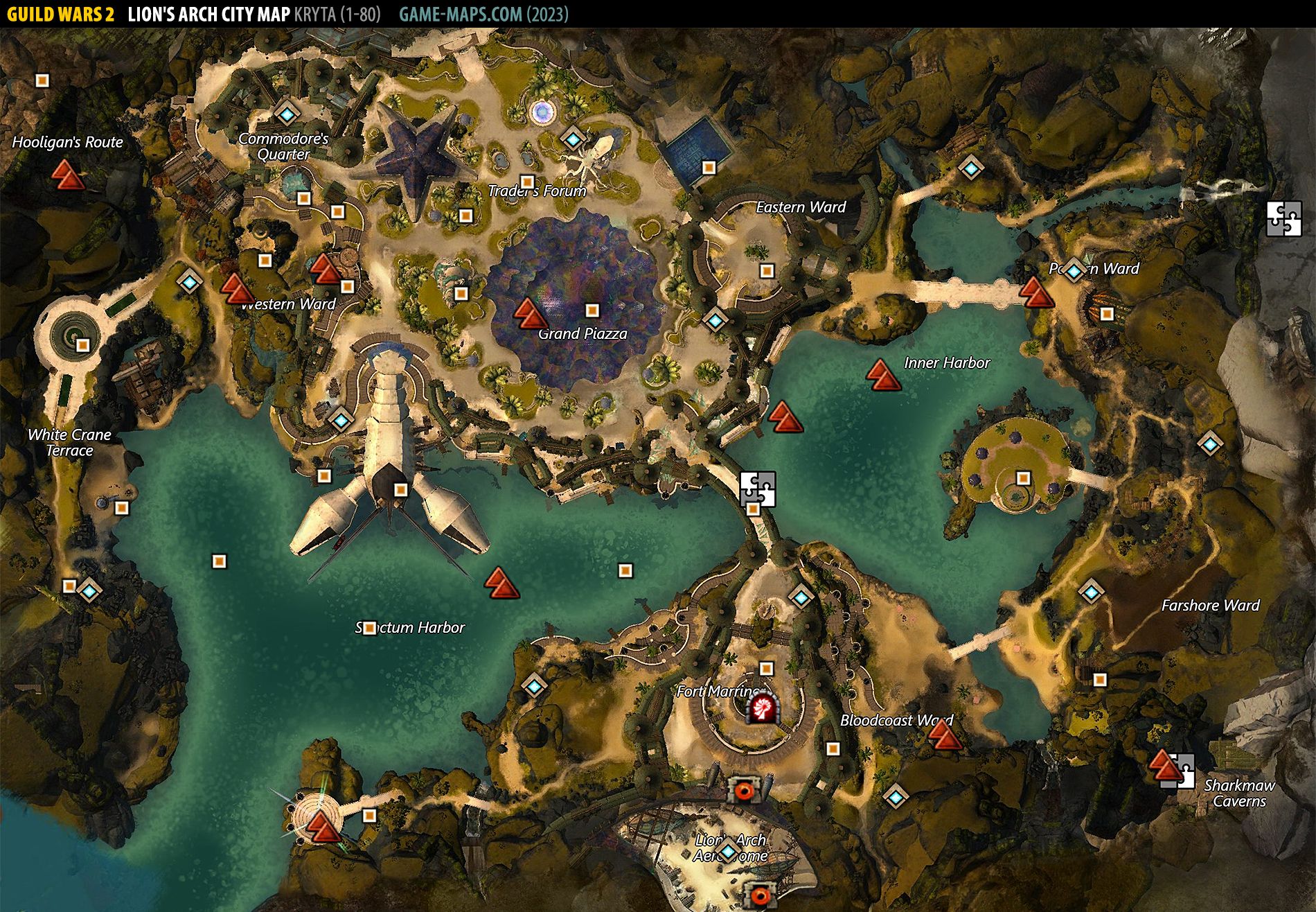The image size is (1316, 912).
Task: Open the puzzle piece marker at map's east edge
Action: [x=1283, y=219]
